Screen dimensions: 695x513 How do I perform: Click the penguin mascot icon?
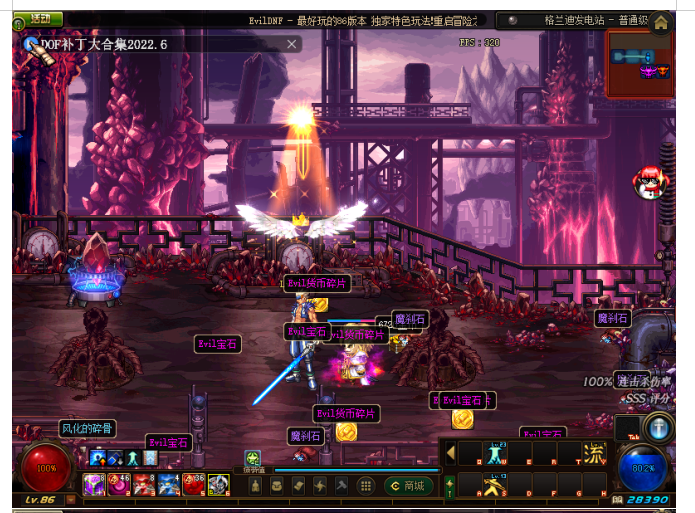(647, 181)
